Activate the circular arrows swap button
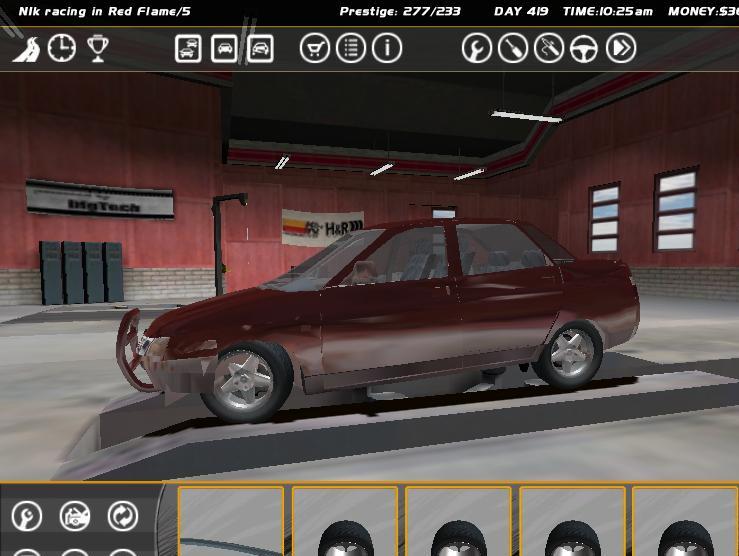The height and width of the screenshot is (556, 739). click(x=123, y=516)
